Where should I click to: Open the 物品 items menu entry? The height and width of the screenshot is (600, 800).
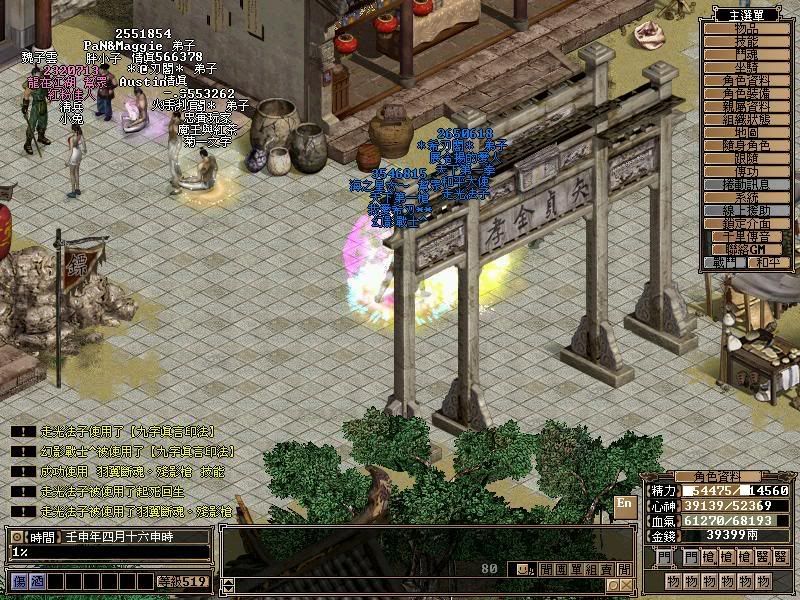[747, 29]
